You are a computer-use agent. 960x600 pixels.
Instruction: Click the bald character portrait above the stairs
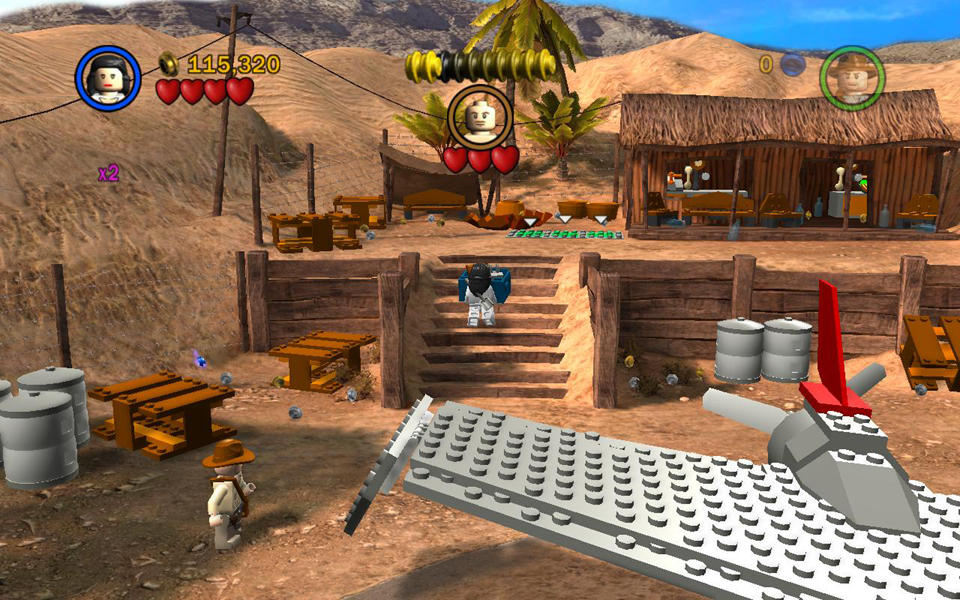480,117
